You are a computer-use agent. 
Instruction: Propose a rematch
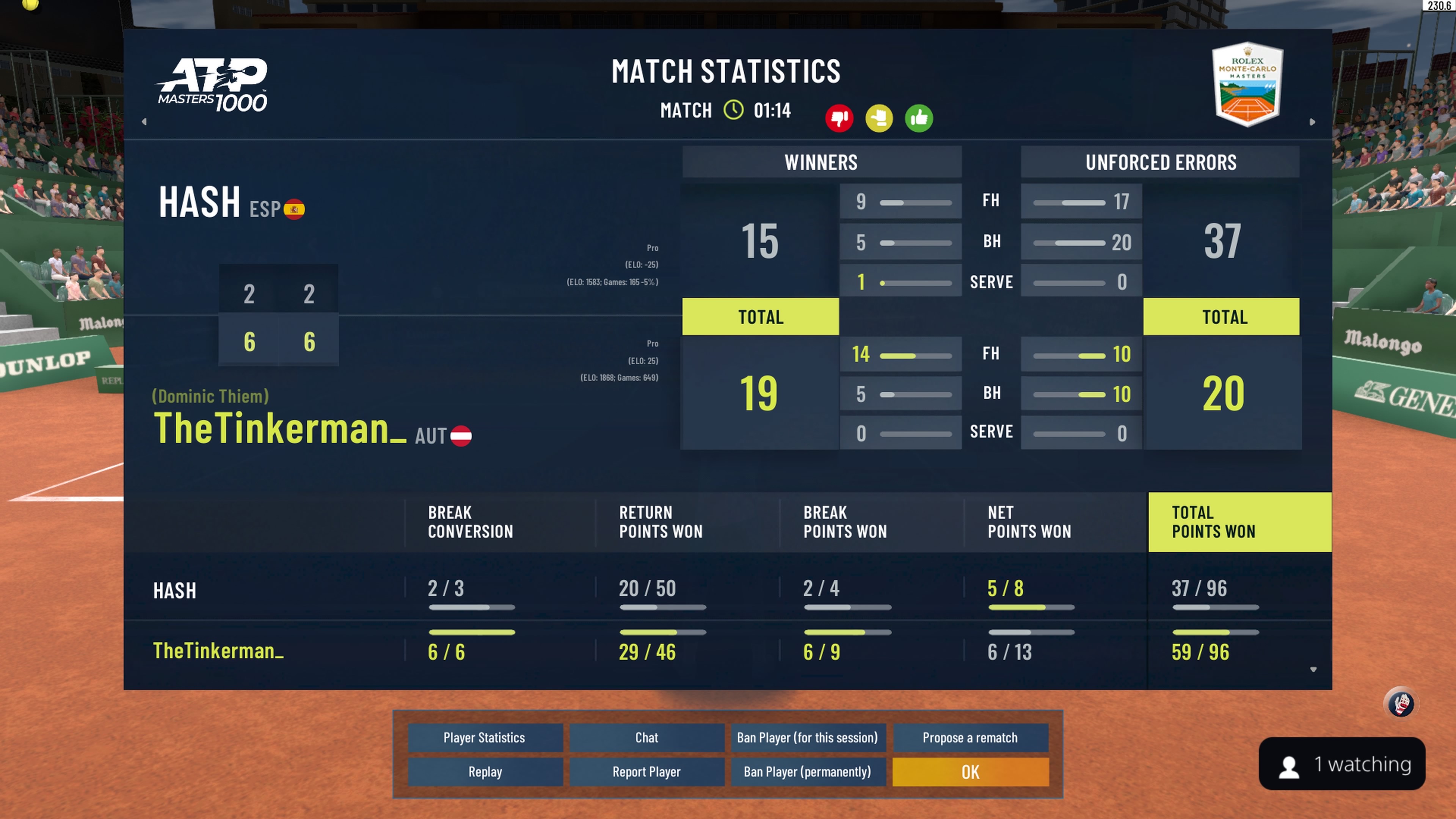click(970, 737)
